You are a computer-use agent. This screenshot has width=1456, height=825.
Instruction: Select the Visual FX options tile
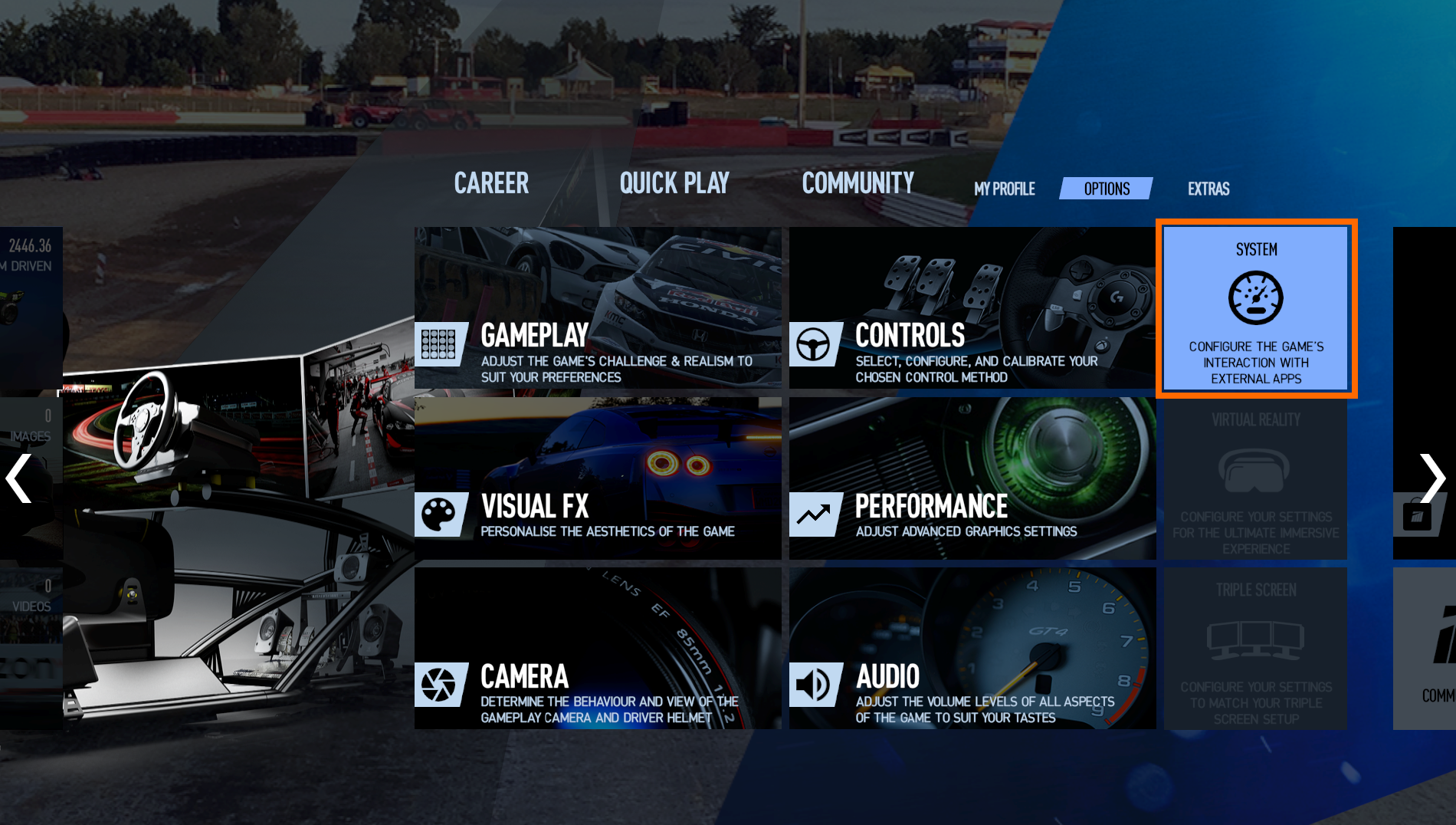(598, 478)
